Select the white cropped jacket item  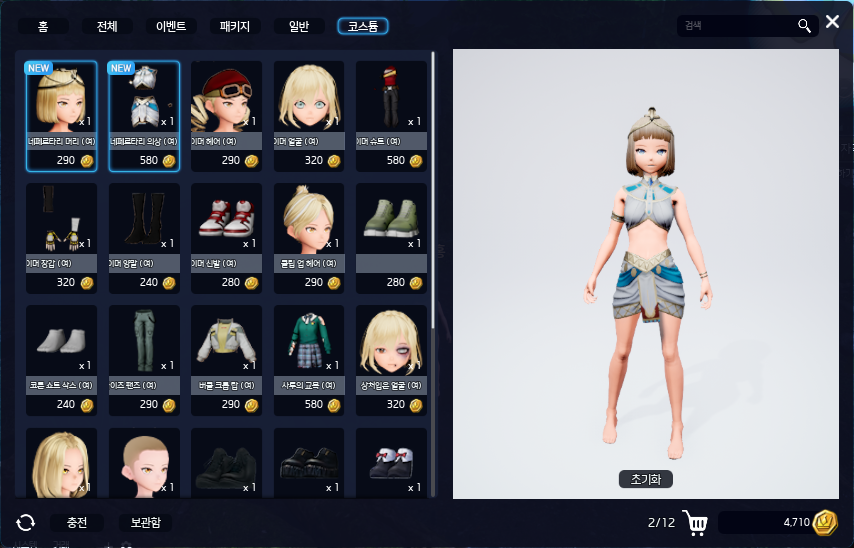coord(226,341)
